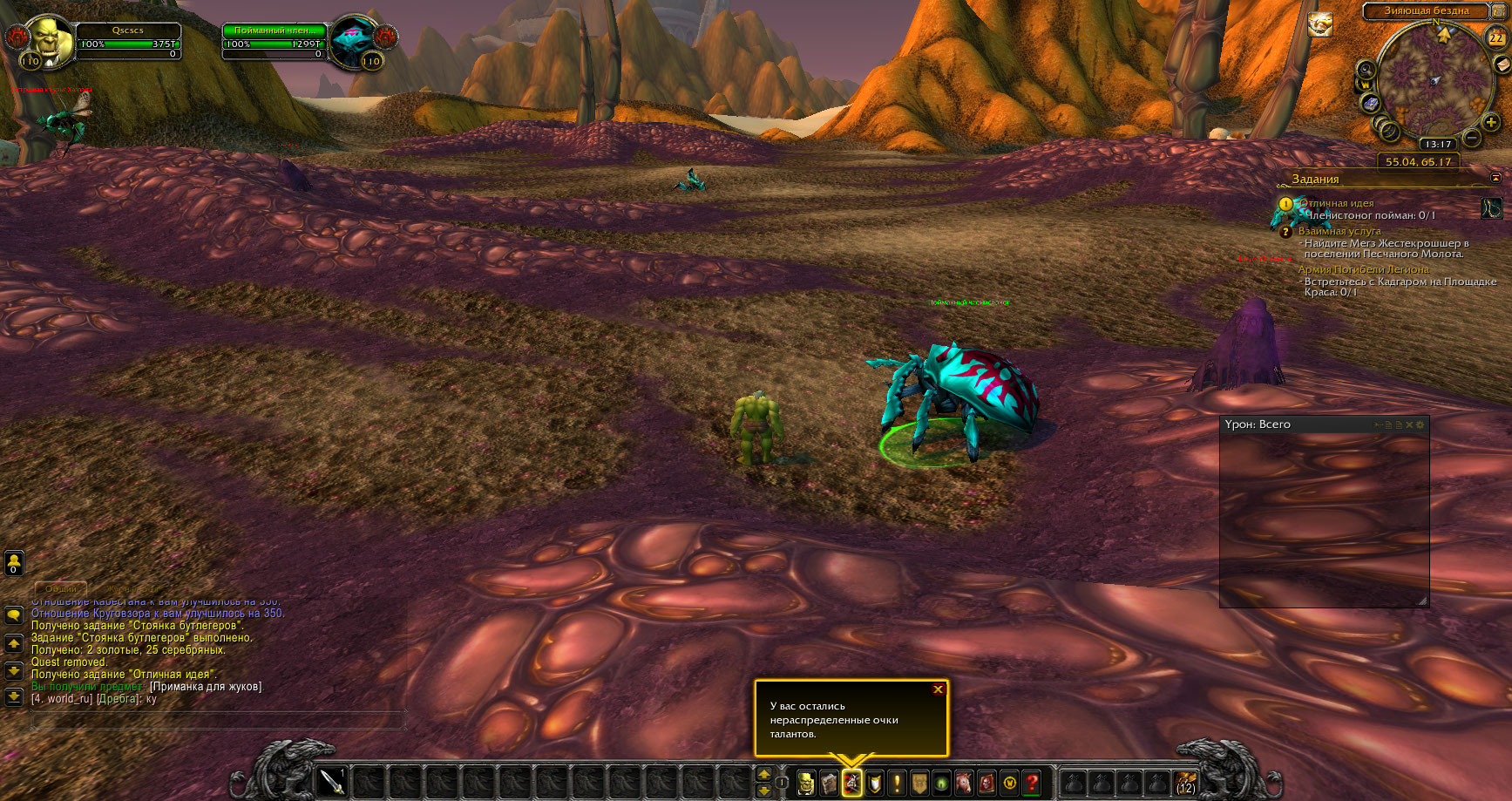
Task: Click the Общий chat tab
Action: 61,589
